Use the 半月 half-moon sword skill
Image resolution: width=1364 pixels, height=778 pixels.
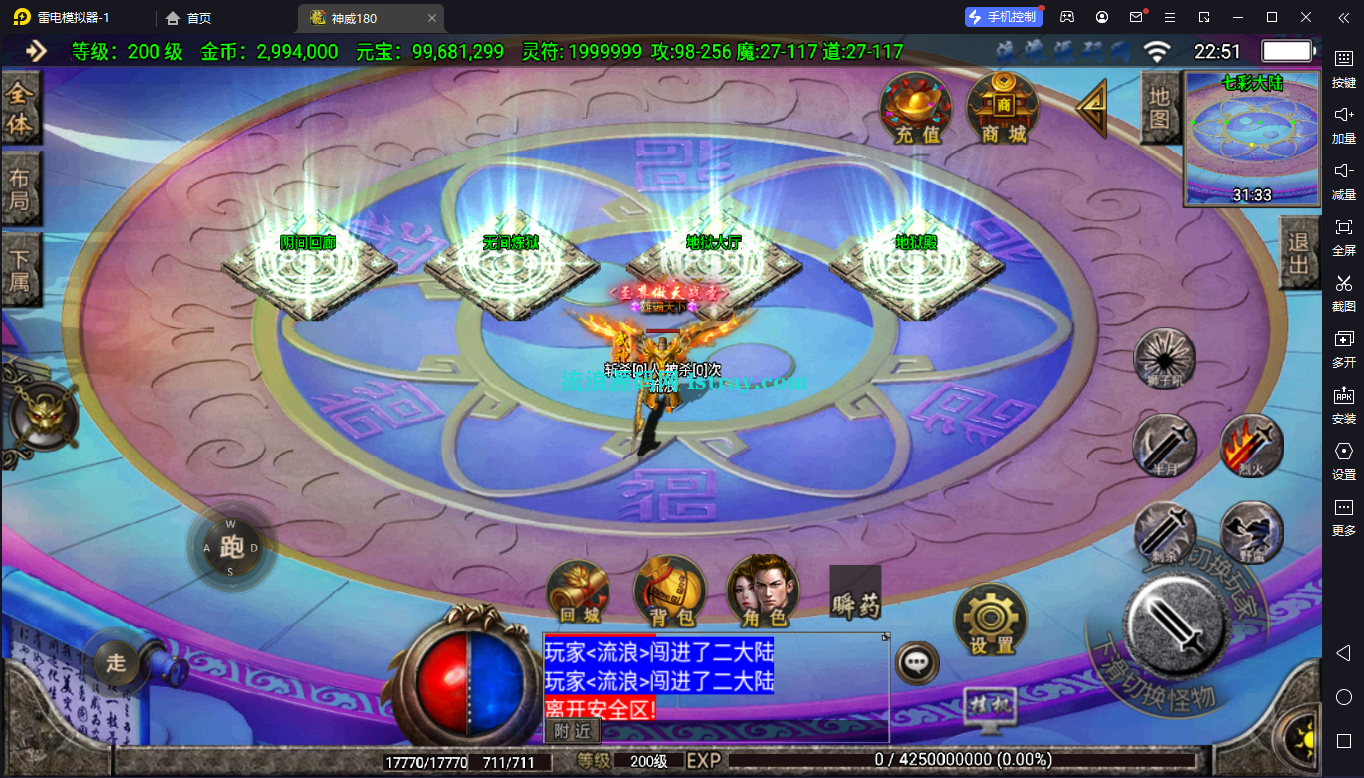click(1164, 446)
